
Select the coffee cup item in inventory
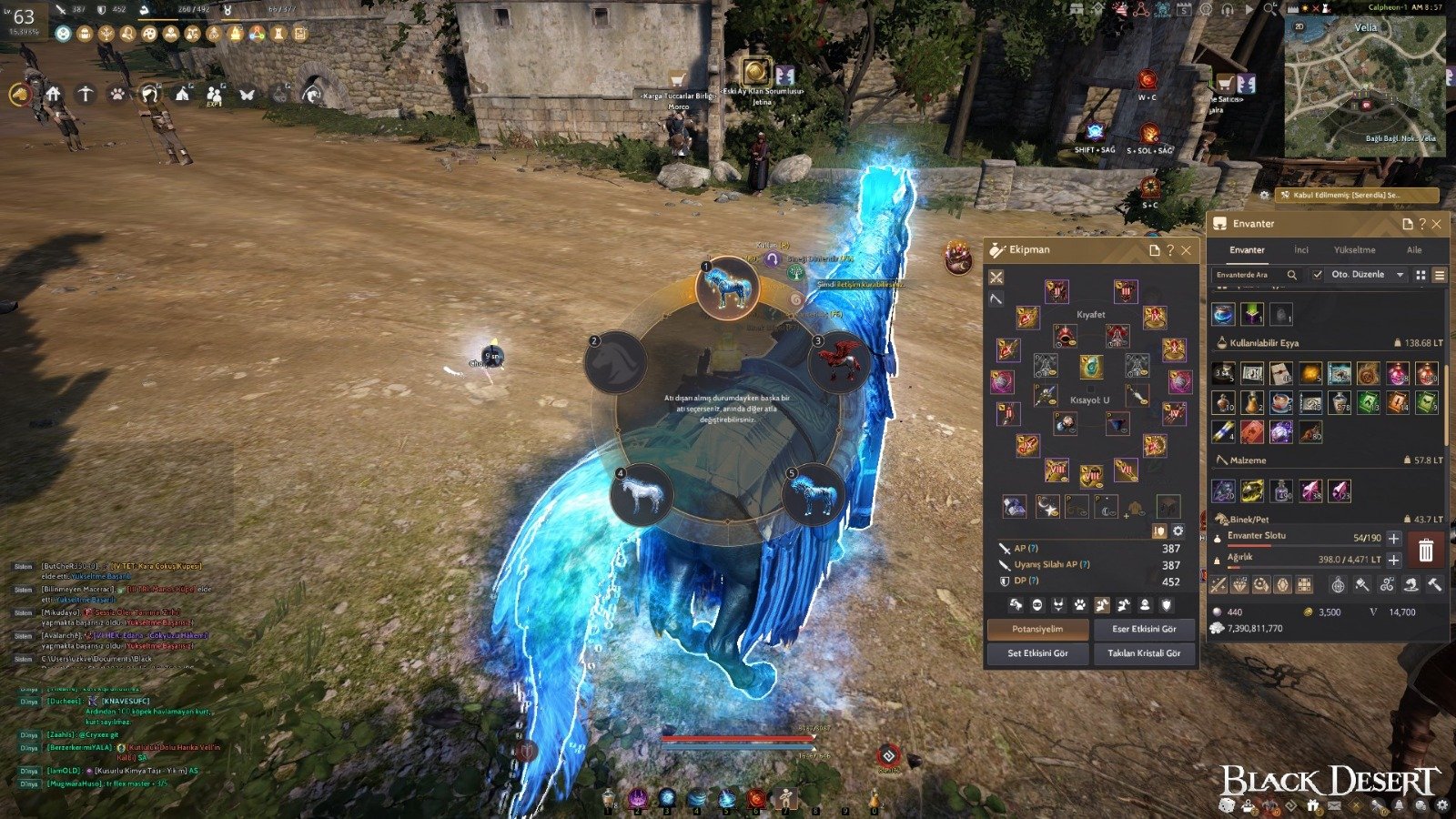click(1281, 401)
